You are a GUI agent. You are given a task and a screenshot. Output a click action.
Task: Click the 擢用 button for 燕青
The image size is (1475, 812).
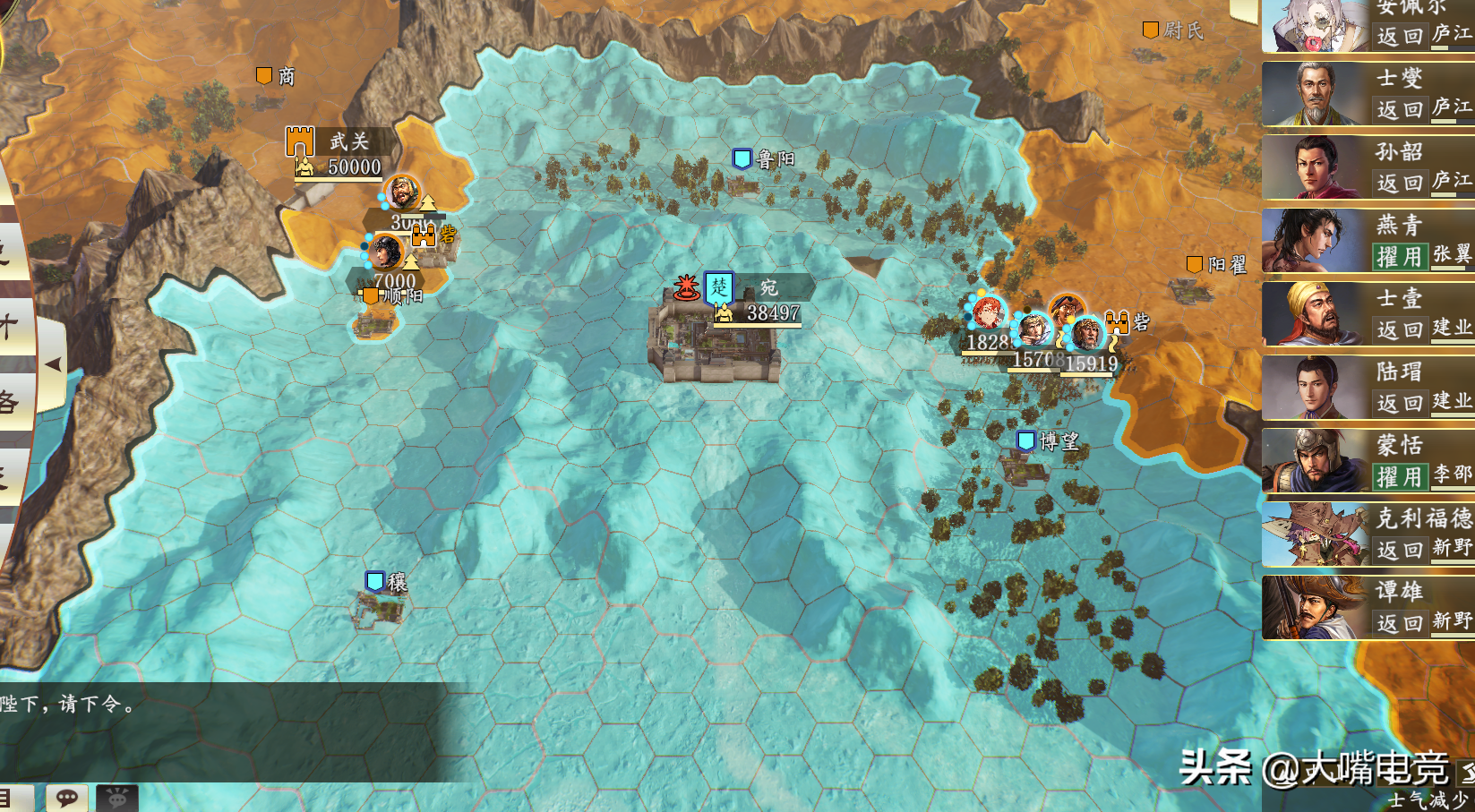(x=1399, y=257)
